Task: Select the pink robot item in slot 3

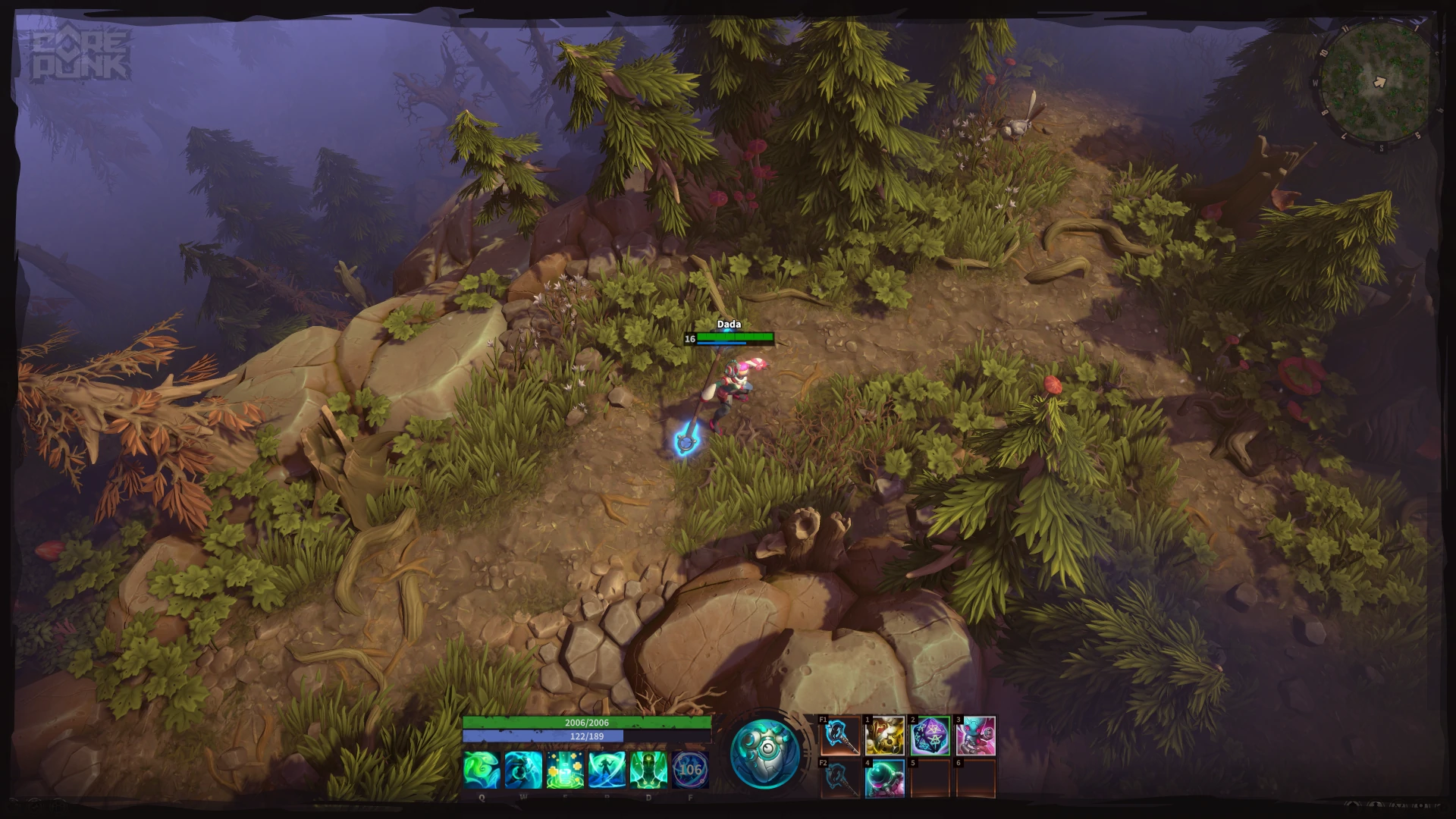Action: coord(975,736)
